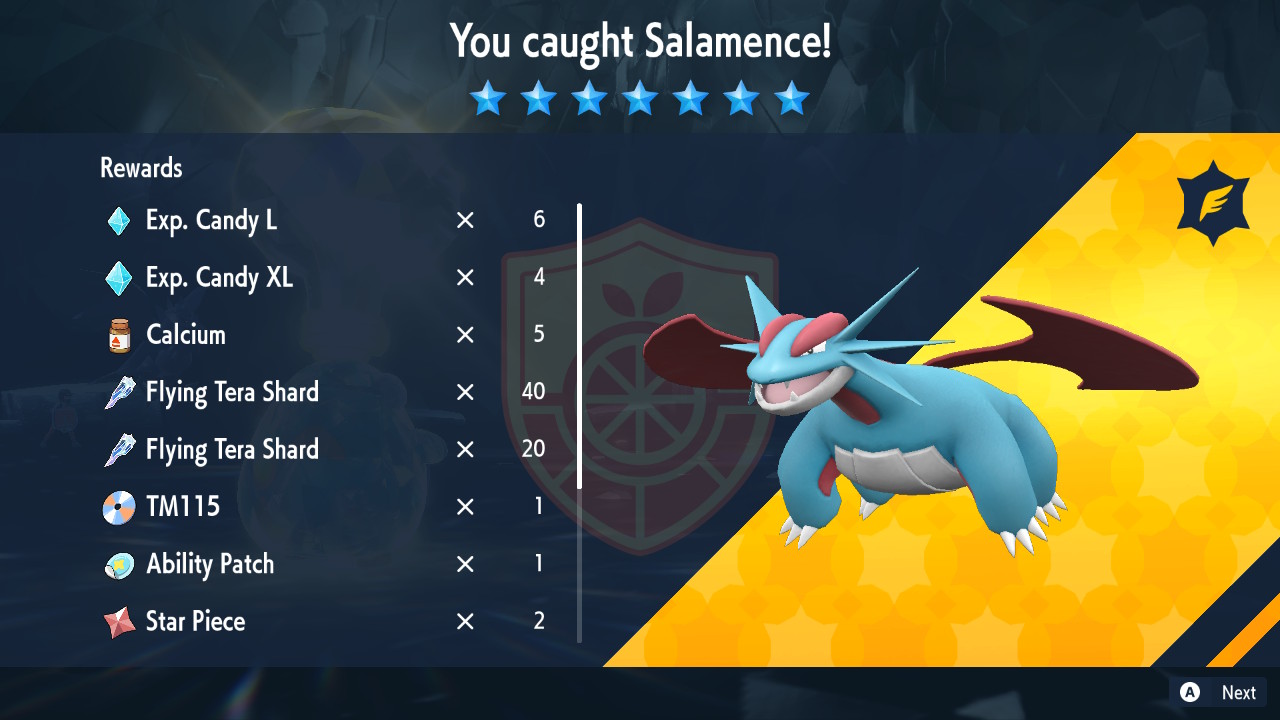Image resolution: width=1280 pixels, height=720 pixels.
Task: Select the Rewards heading
Action: pos(140,168)
